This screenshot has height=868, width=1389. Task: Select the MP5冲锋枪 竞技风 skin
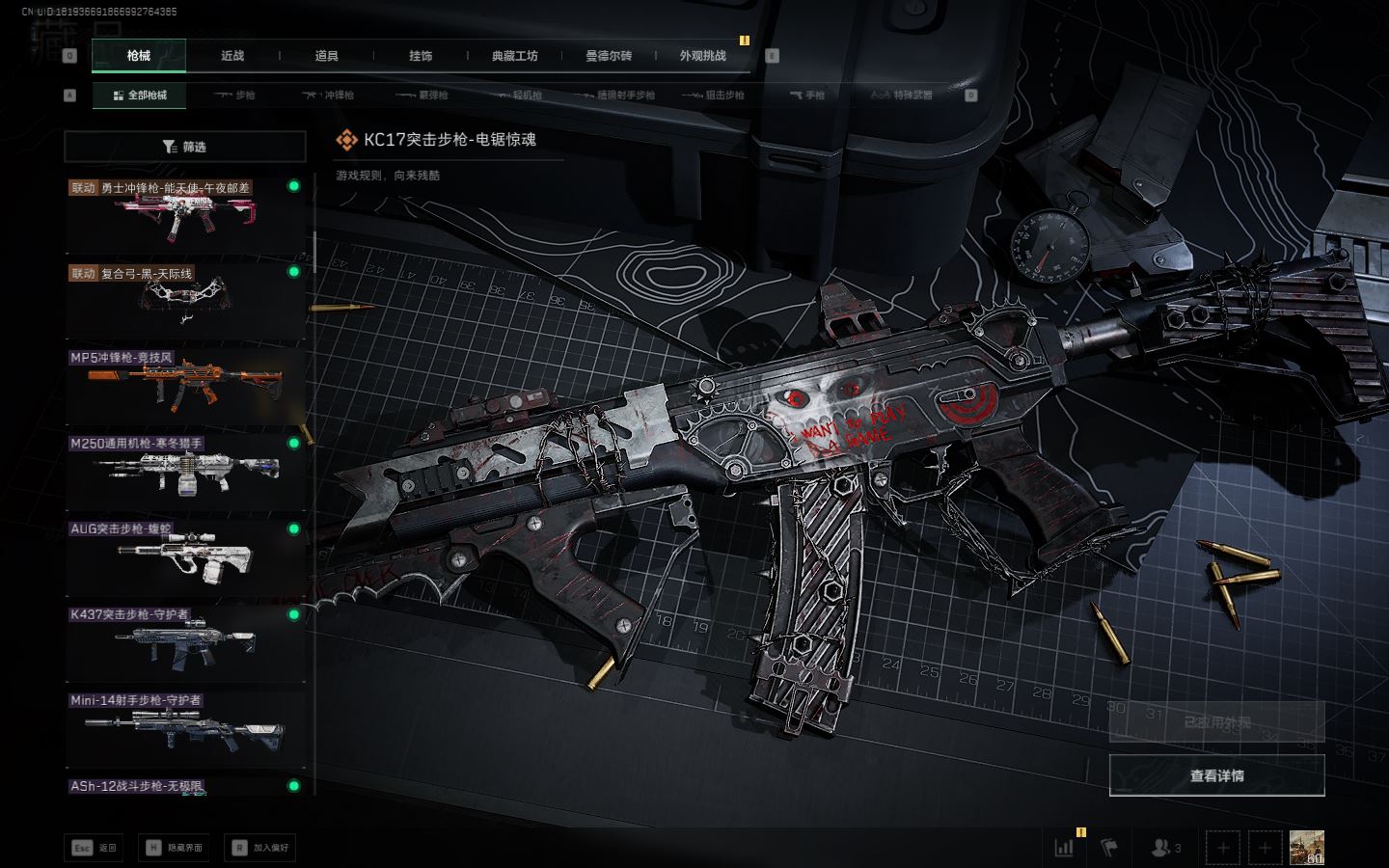click(x=184, y=386)
